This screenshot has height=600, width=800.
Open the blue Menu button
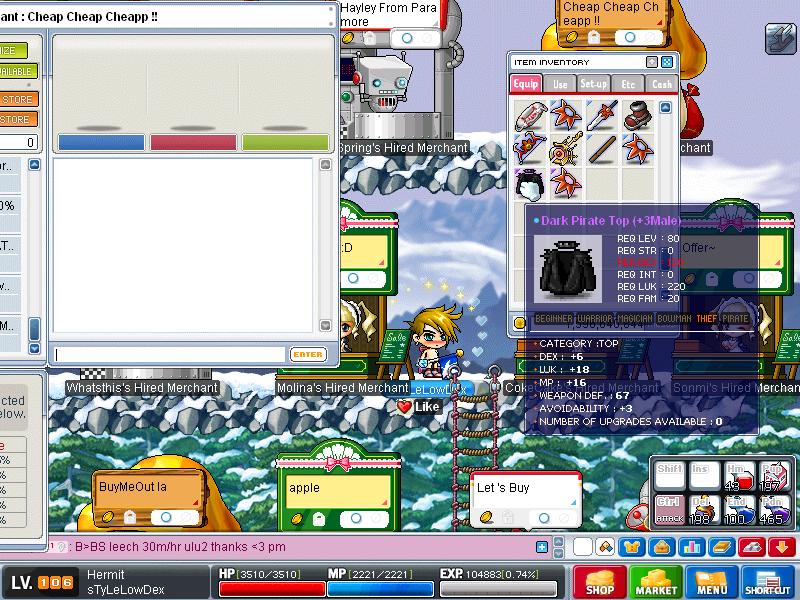click(x=712, y=582)
